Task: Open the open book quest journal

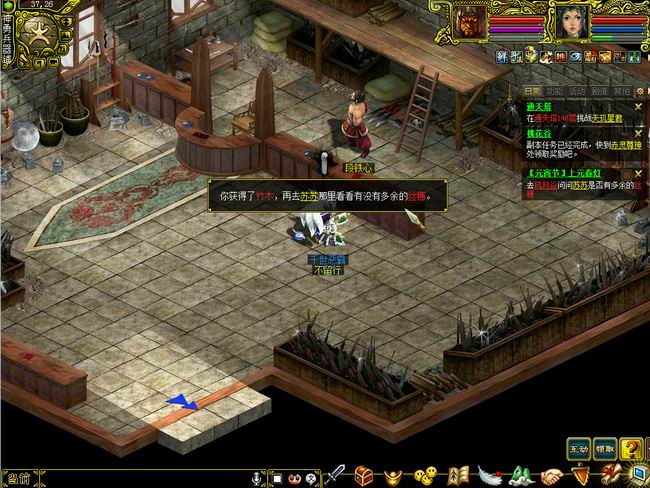Action: tap(458, 475)
